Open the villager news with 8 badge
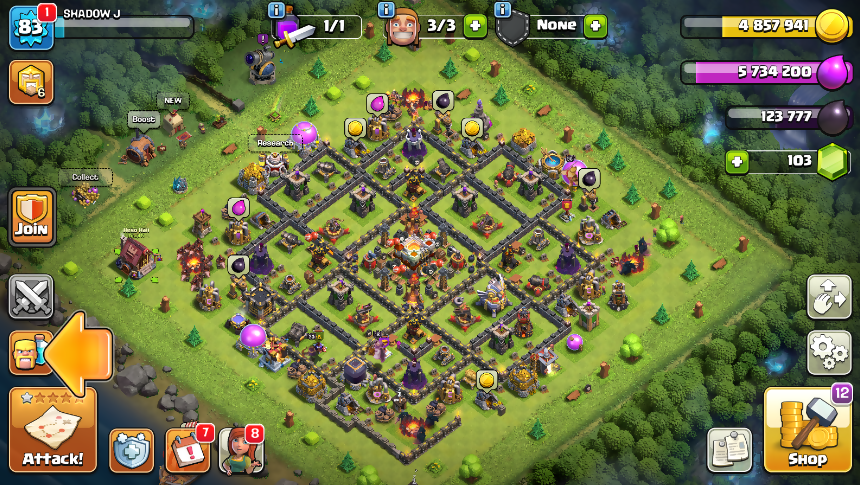Image resolution: width=860 pixels, height=485 pixels. point(240,449)
